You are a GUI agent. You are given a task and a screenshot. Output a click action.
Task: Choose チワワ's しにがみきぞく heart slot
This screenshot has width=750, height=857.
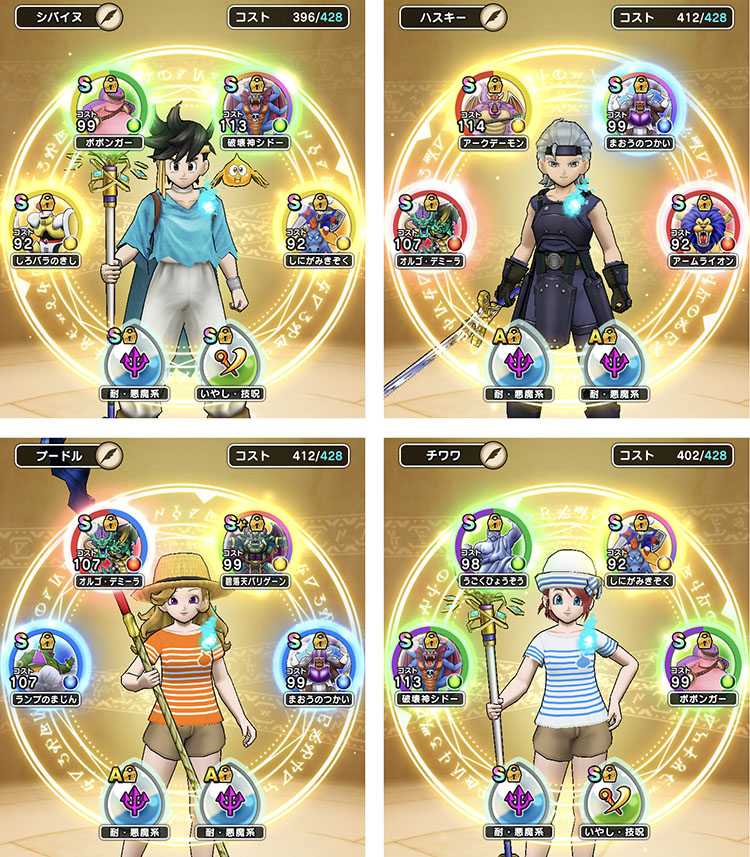point(639,543)
